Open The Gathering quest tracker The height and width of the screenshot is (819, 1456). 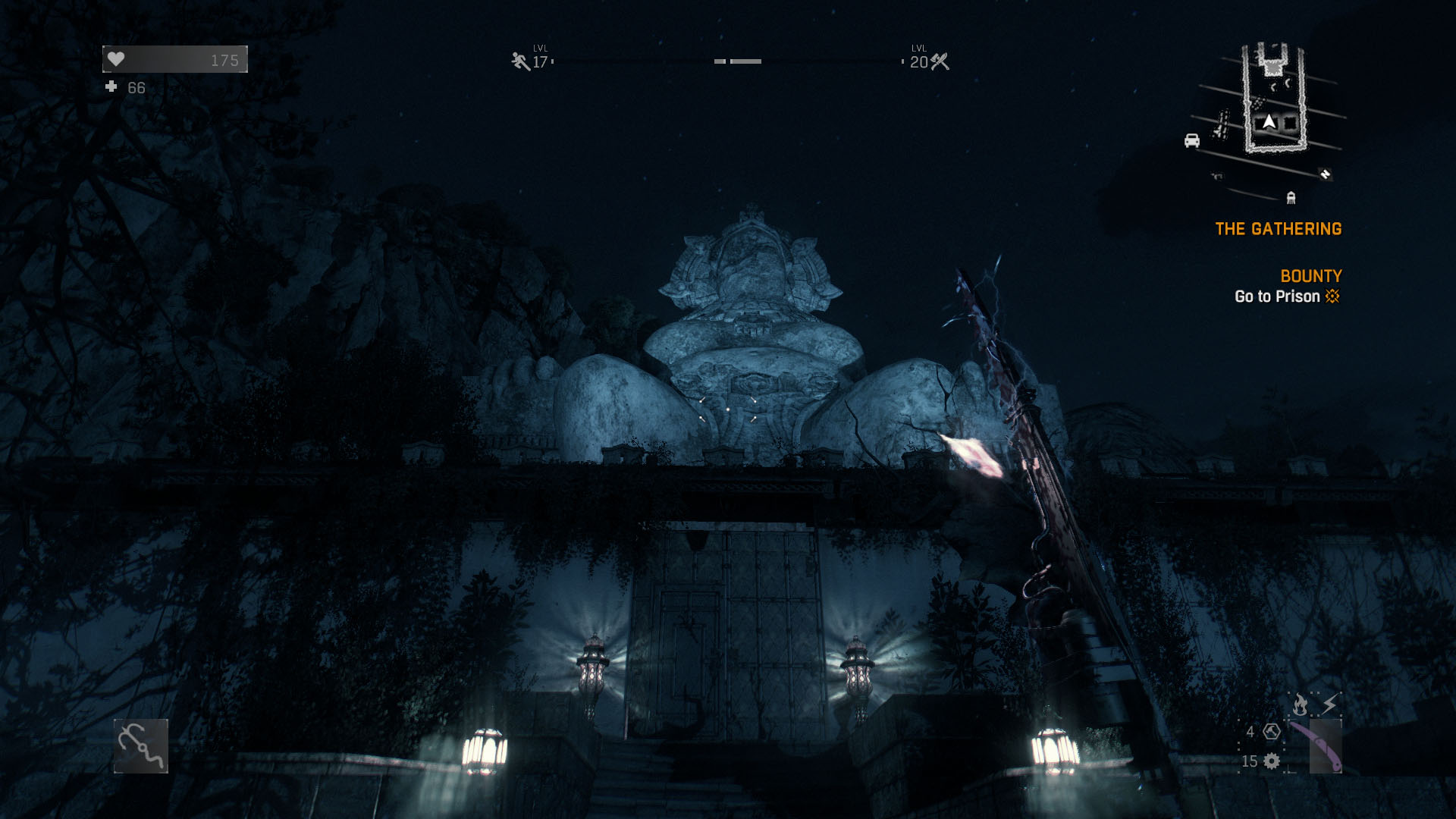(1278, 229)
